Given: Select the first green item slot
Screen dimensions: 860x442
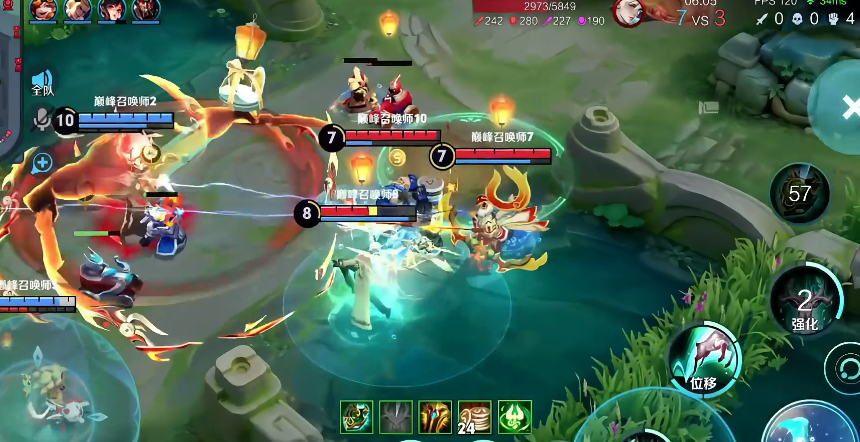Looking at the screenshot, I should coord(357,416).
